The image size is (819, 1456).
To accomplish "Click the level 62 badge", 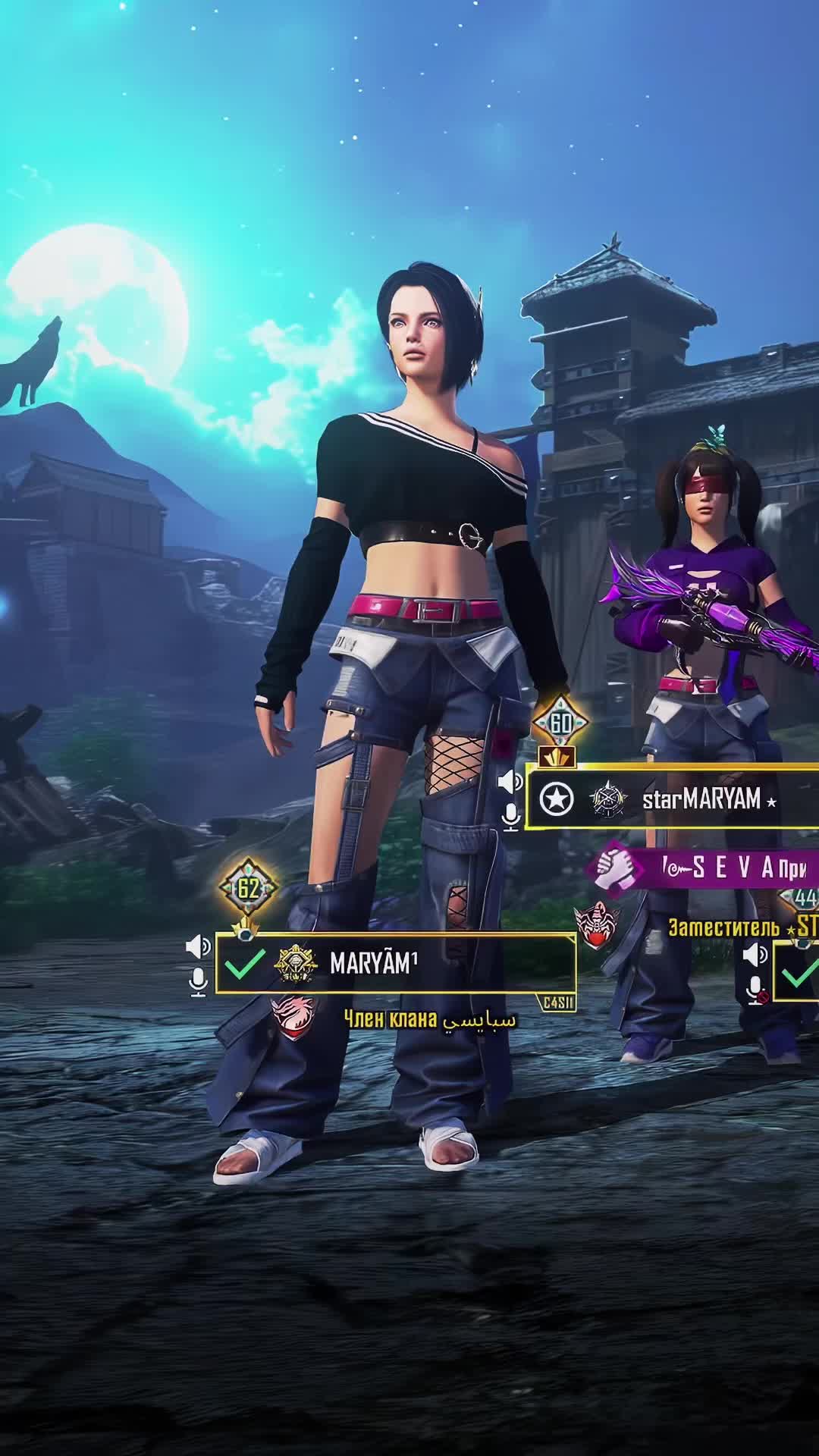I will (248, 888).
